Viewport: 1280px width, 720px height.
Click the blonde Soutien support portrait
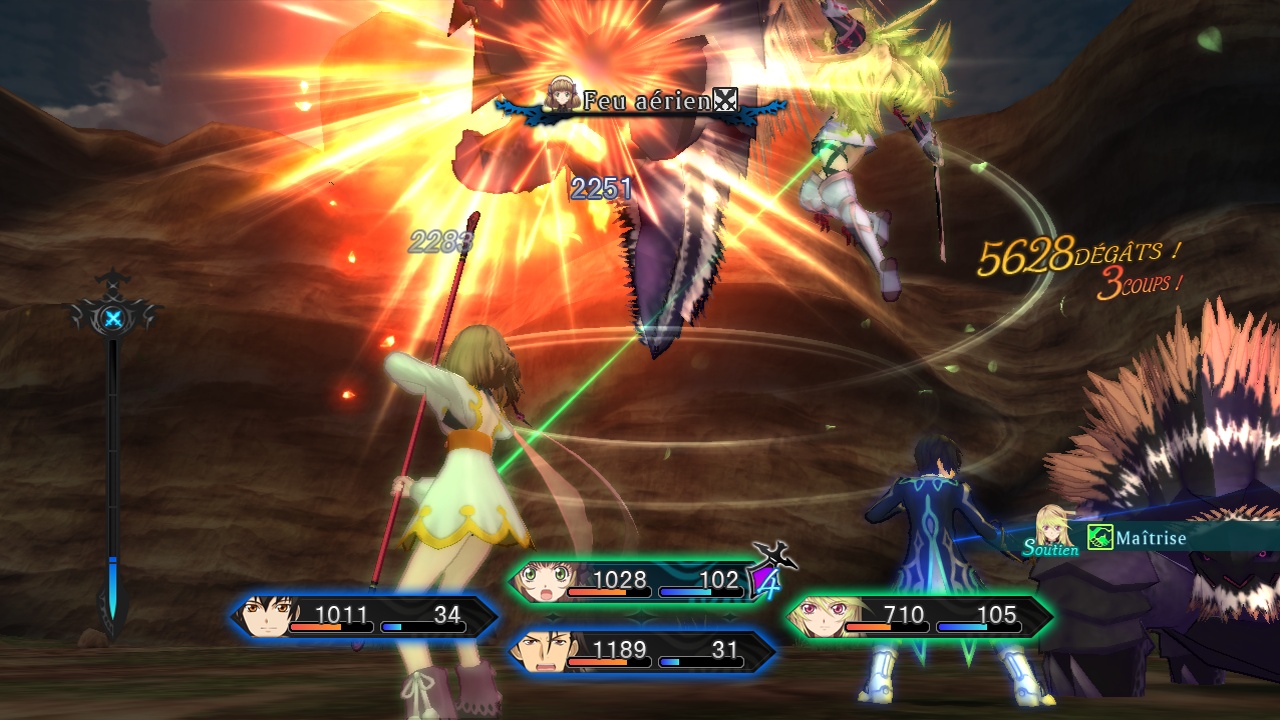1054,527
